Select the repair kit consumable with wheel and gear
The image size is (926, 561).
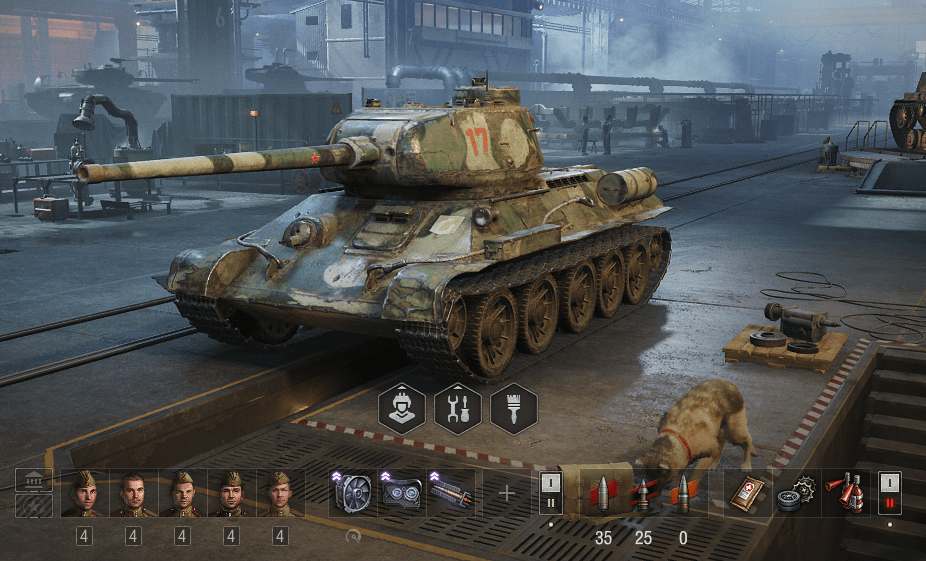(x=797, y=493)
